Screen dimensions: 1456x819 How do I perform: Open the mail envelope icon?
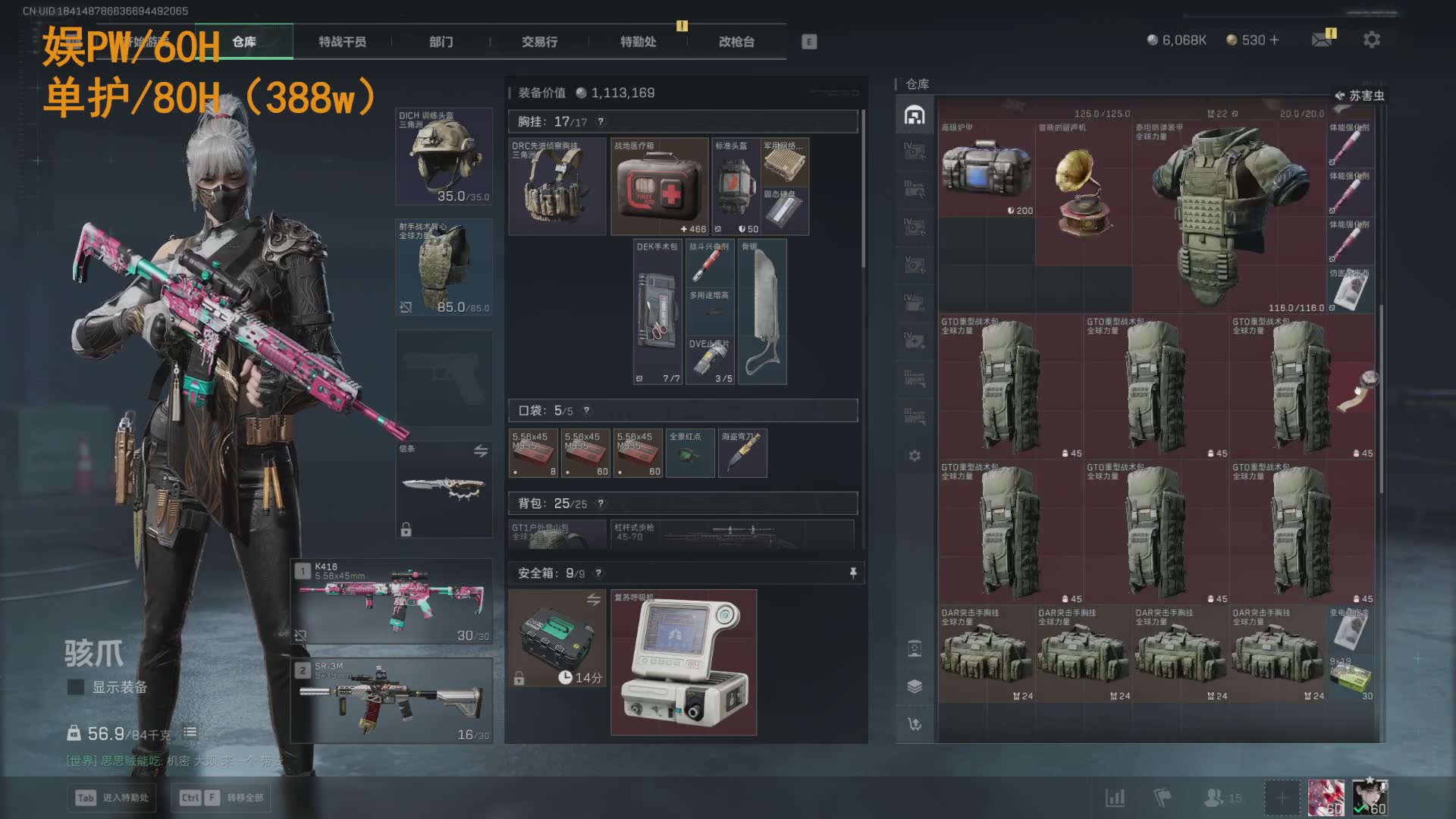coord(1322,39)
